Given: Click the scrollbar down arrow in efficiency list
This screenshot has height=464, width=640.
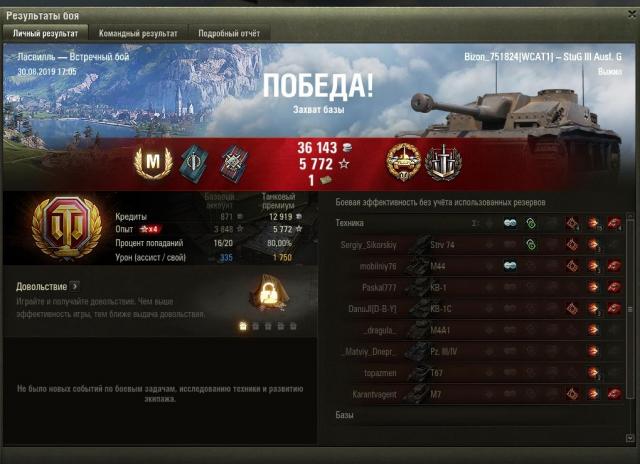Looking at the screenshot, I should (x=630, y=439).
